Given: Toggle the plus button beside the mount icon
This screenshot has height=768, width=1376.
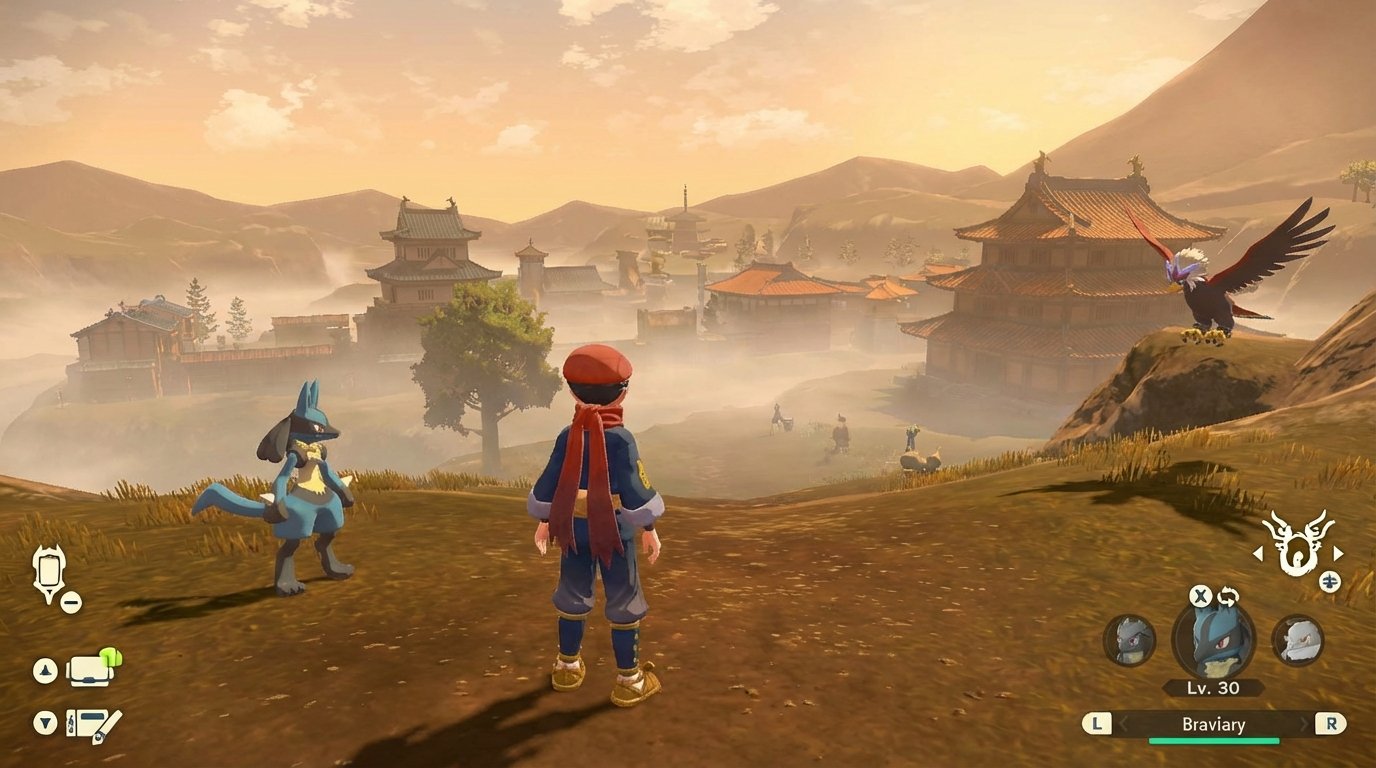Looking at the screenshot, I should pyautogui.click(x=1329, y=580).
